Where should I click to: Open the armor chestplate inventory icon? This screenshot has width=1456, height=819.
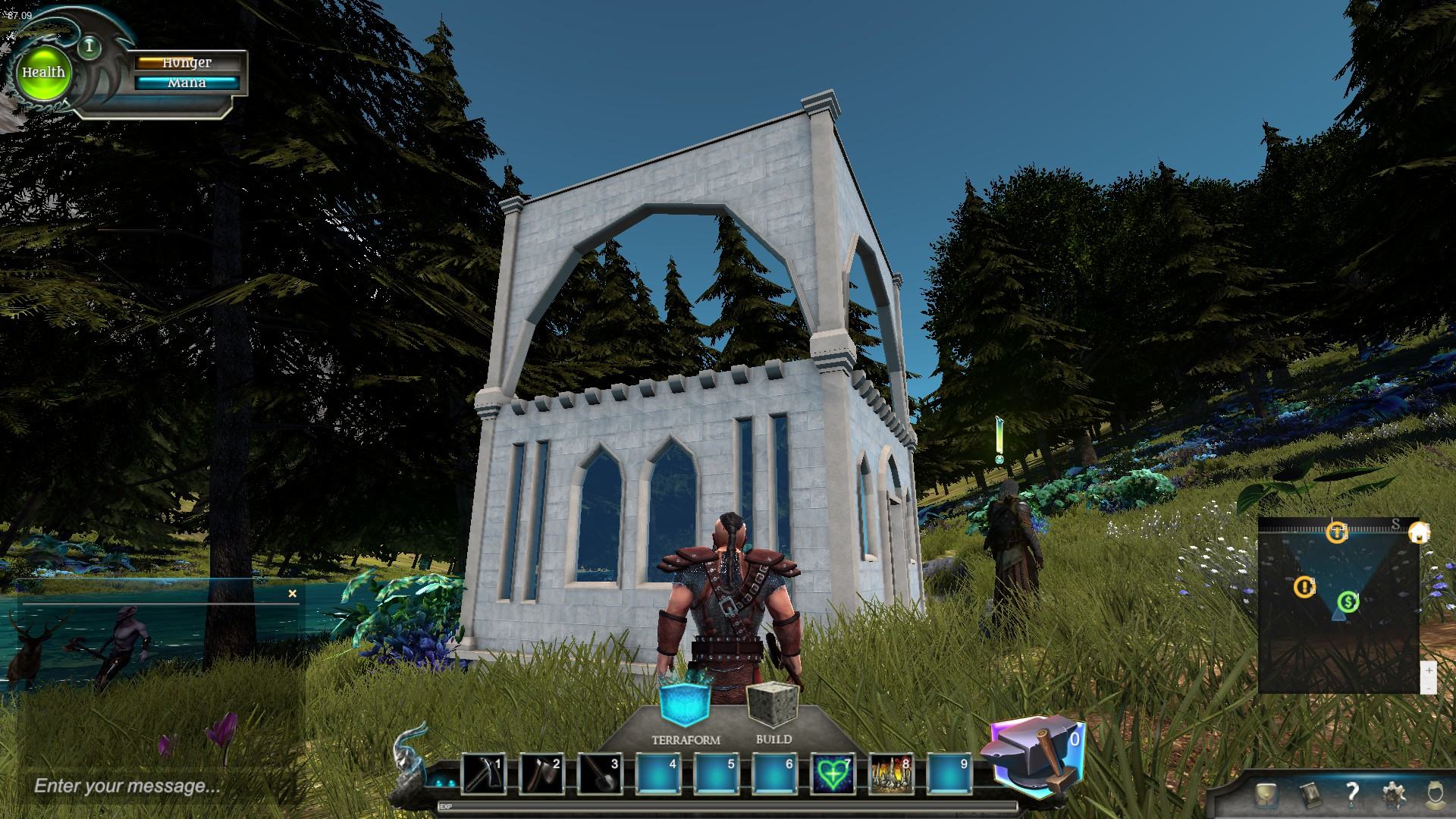tap(1266, 794)
